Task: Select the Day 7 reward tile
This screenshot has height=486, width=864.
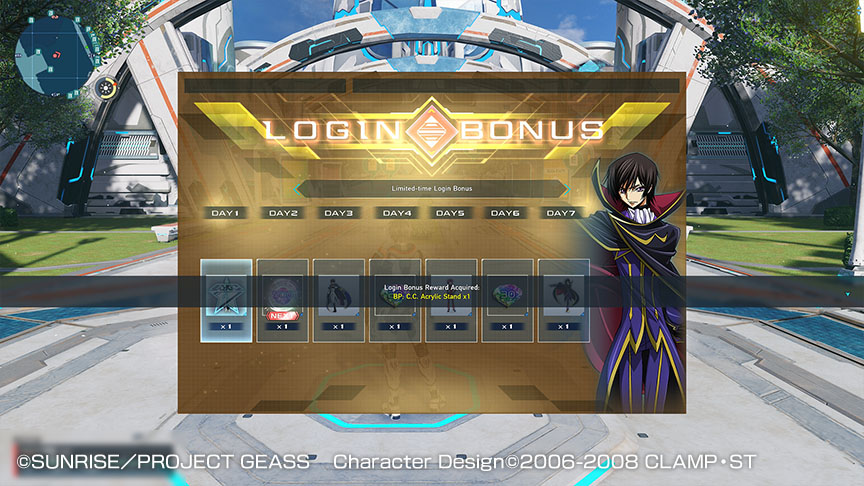Action: pyautogui.click(x=563, y=300)
